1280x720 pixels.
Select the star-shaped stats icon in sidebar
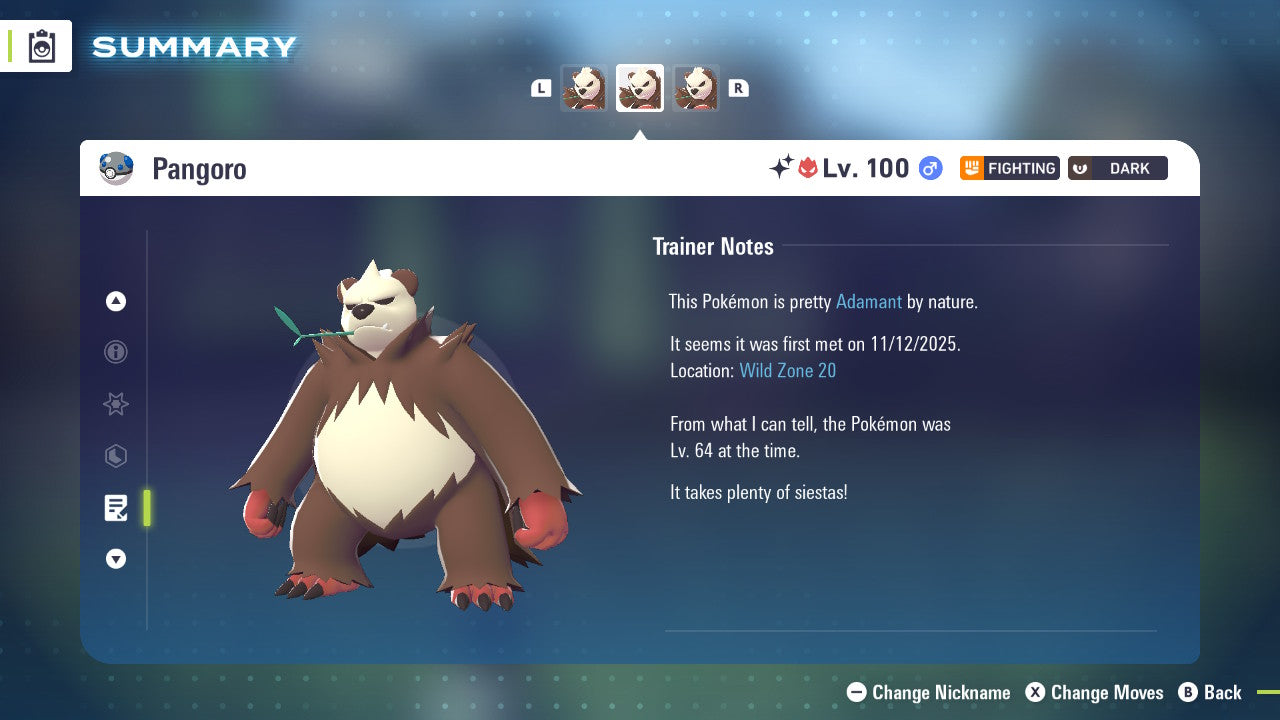pos(115,404)
